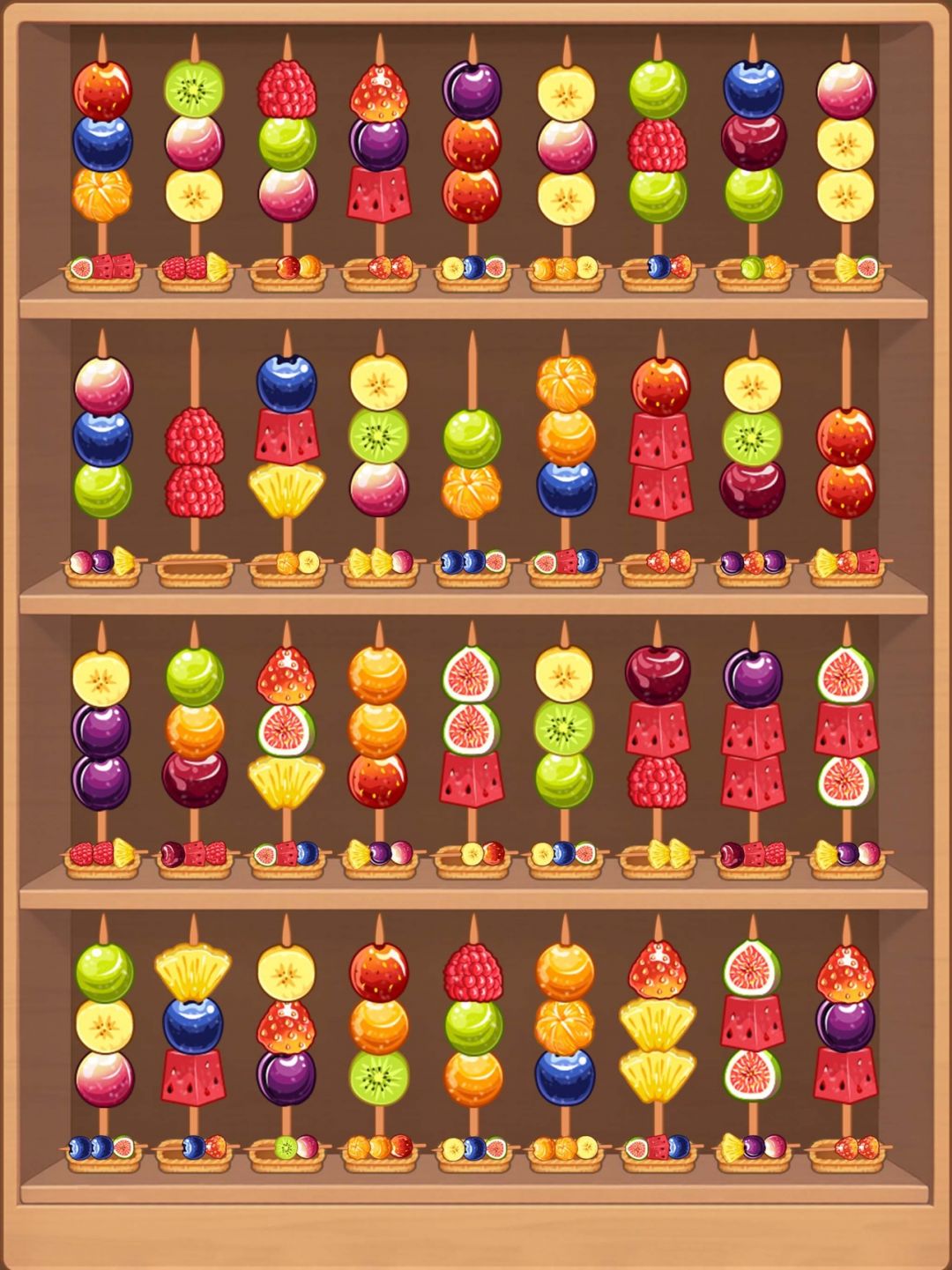Image resolution: width=952 pixels, height=1270 pixels.
Task: Select the skewer holding only two raspberries
Action: (195, 463)
